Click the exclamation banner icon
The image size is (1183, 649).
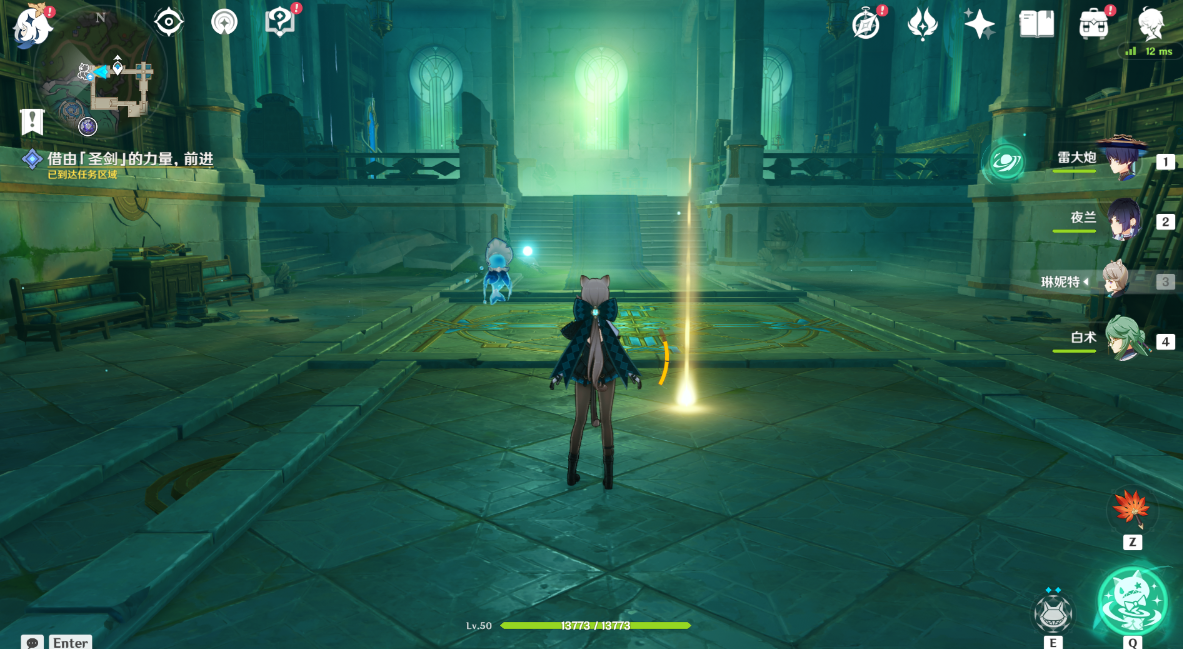tap(32, 122)
